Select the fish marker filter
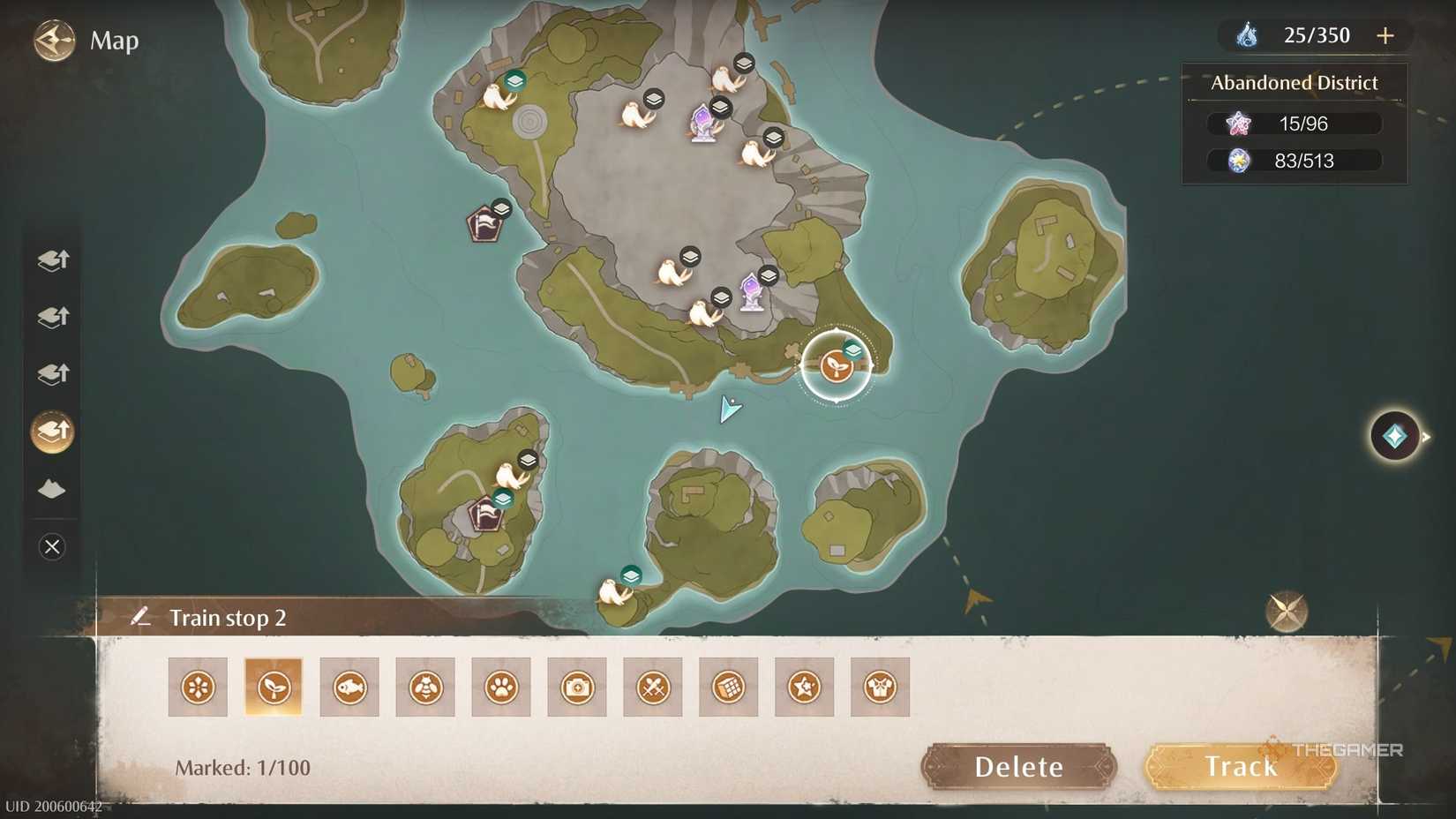This screenshot has width=1456, height=819. 349,686
